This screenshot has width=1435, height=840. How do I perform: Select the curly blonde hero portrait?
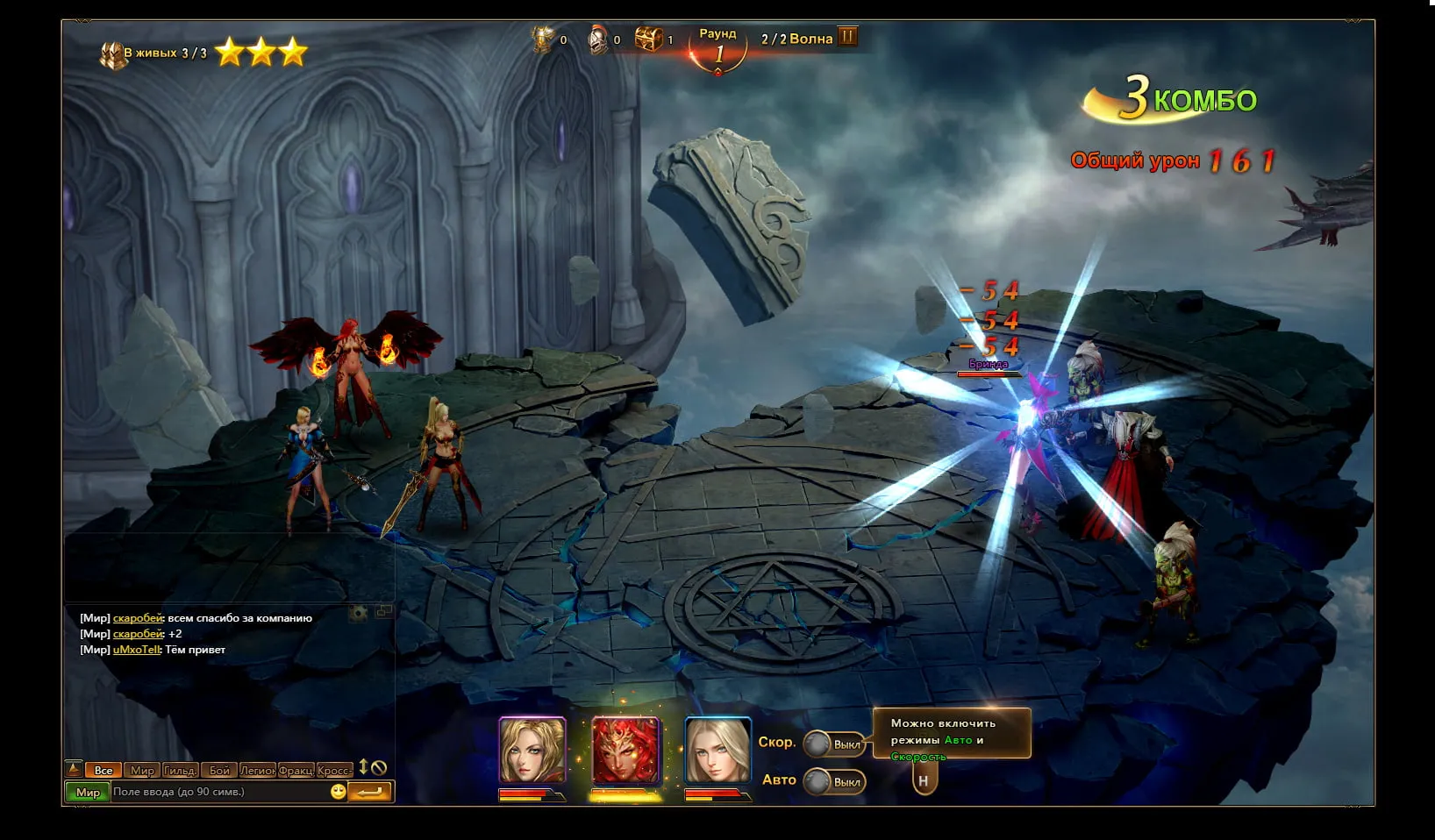point(532,750)
